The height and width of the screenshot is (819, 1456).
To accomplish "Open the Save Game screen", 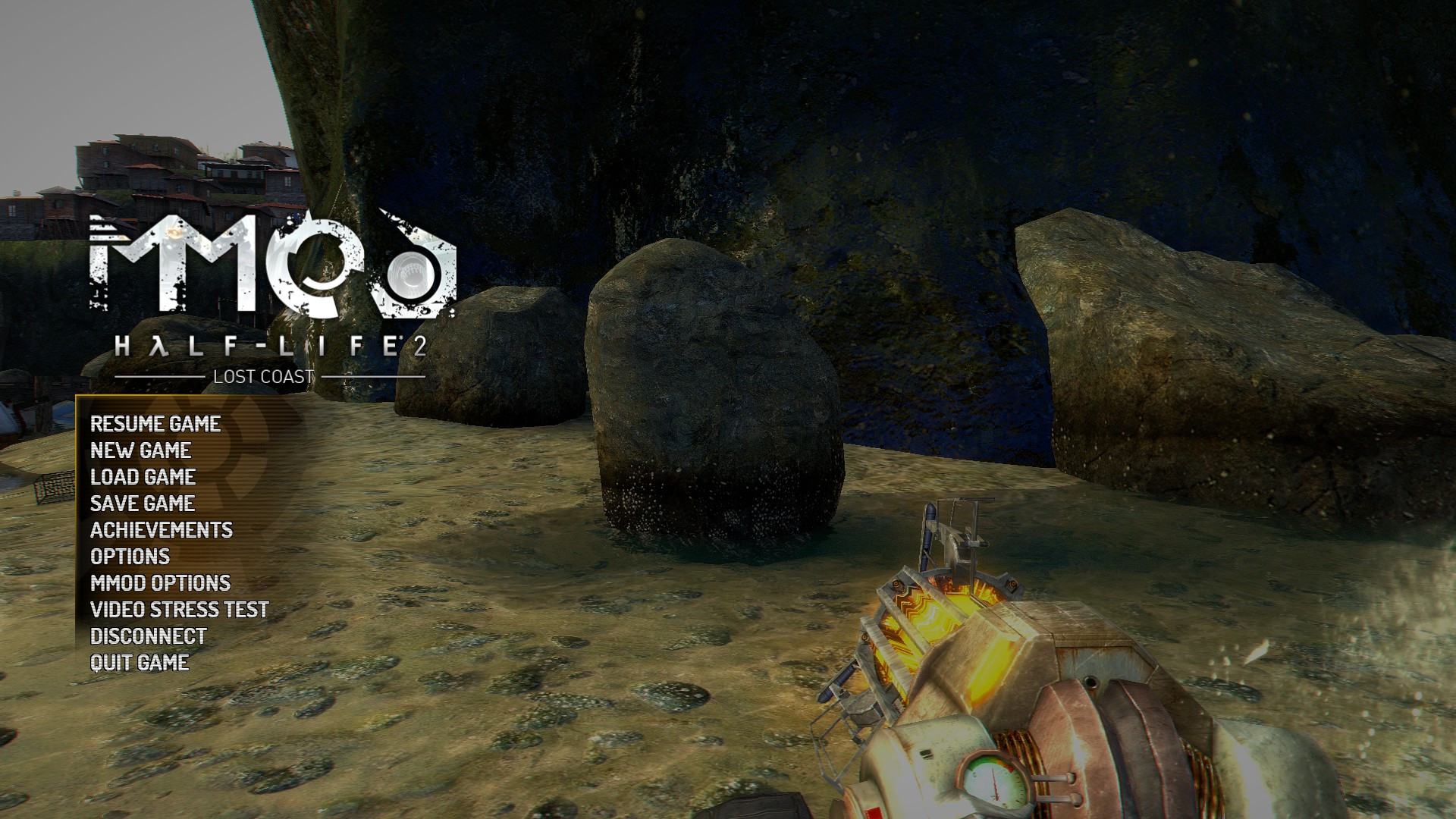I will tap(141, 504).
